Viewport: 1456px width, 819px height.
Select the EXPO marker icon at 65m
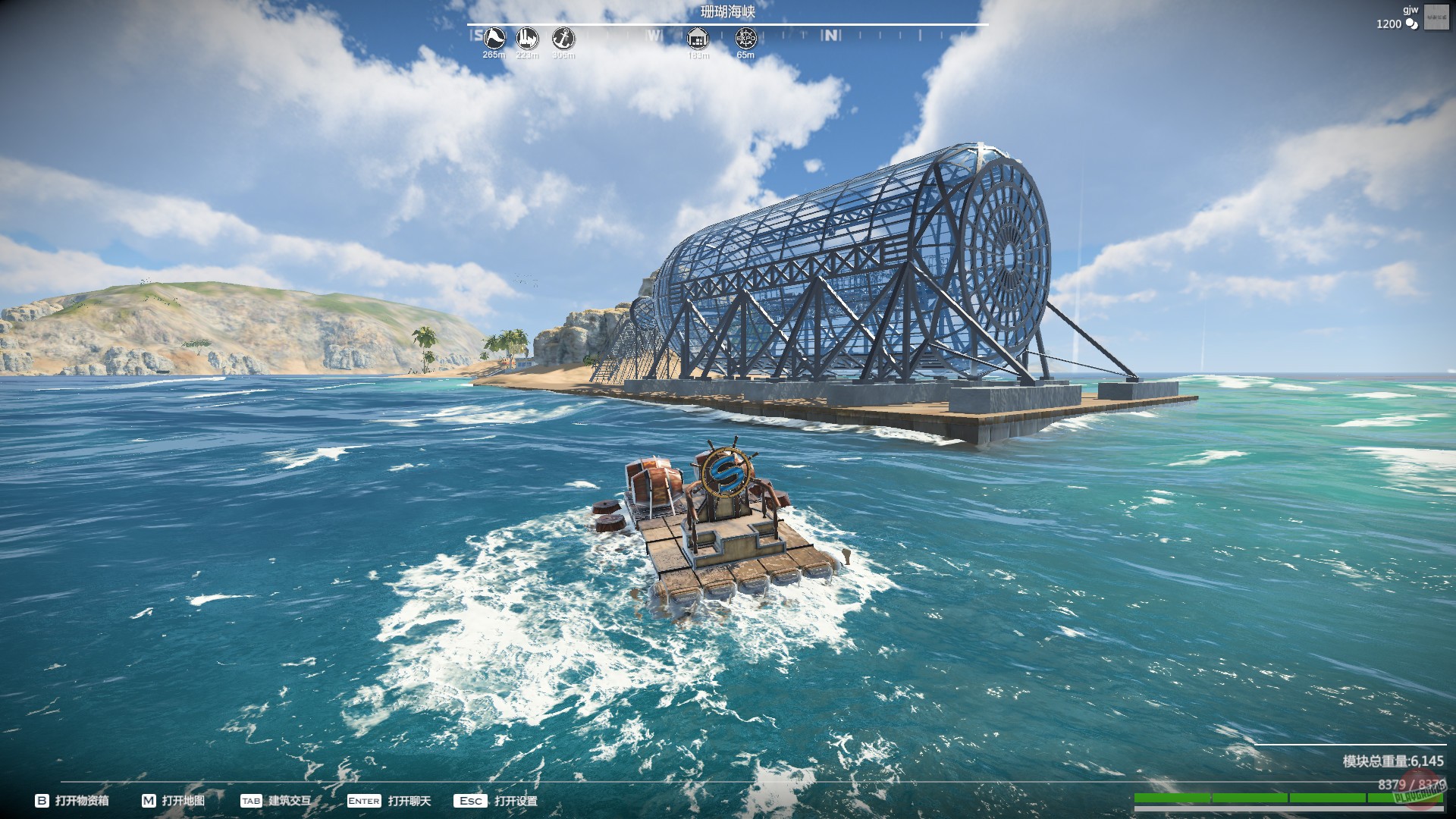point(746,39)
